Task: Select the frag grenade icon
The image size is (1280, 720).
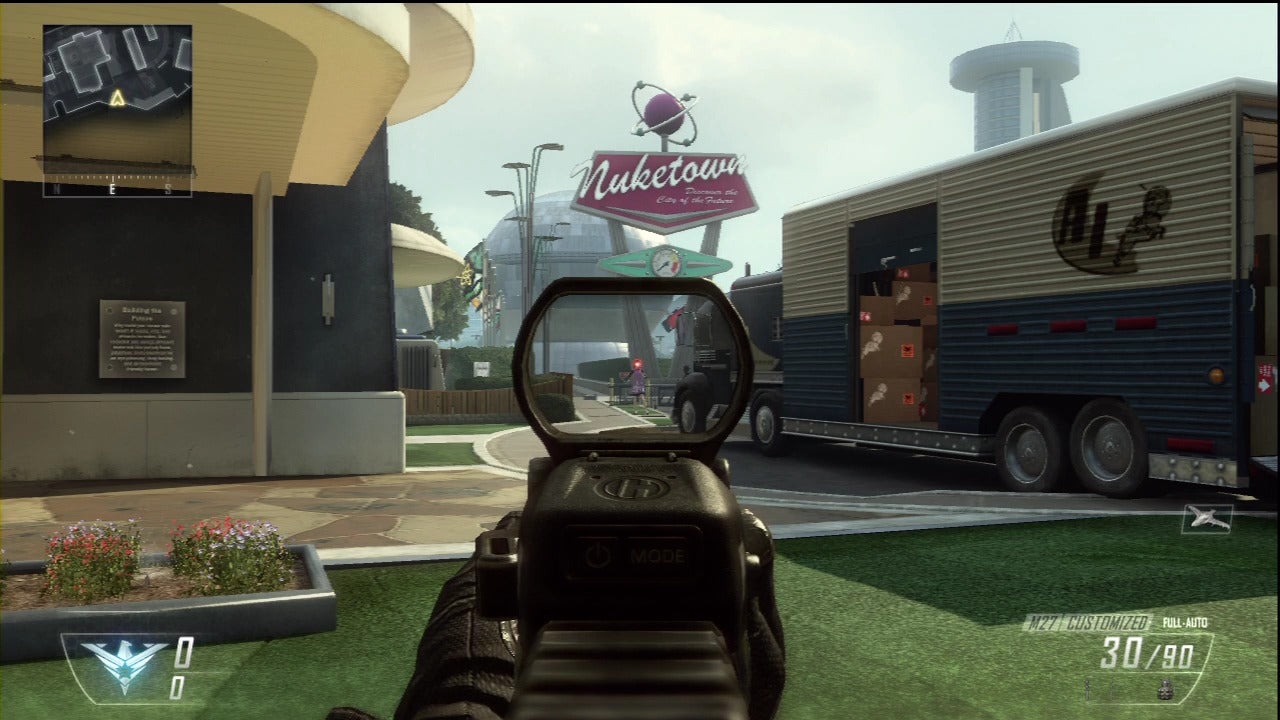Action: (x=1164, y=690)
